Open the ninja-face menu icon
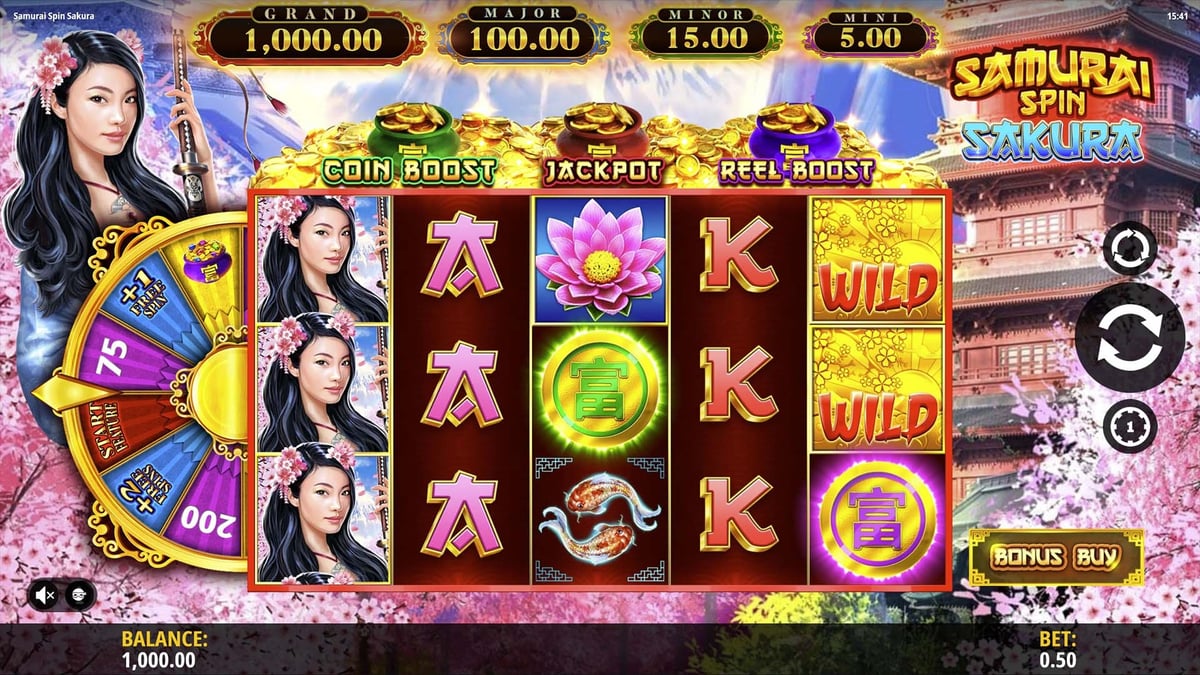This screenshot has width=1200, height=675. pos(80,595)
